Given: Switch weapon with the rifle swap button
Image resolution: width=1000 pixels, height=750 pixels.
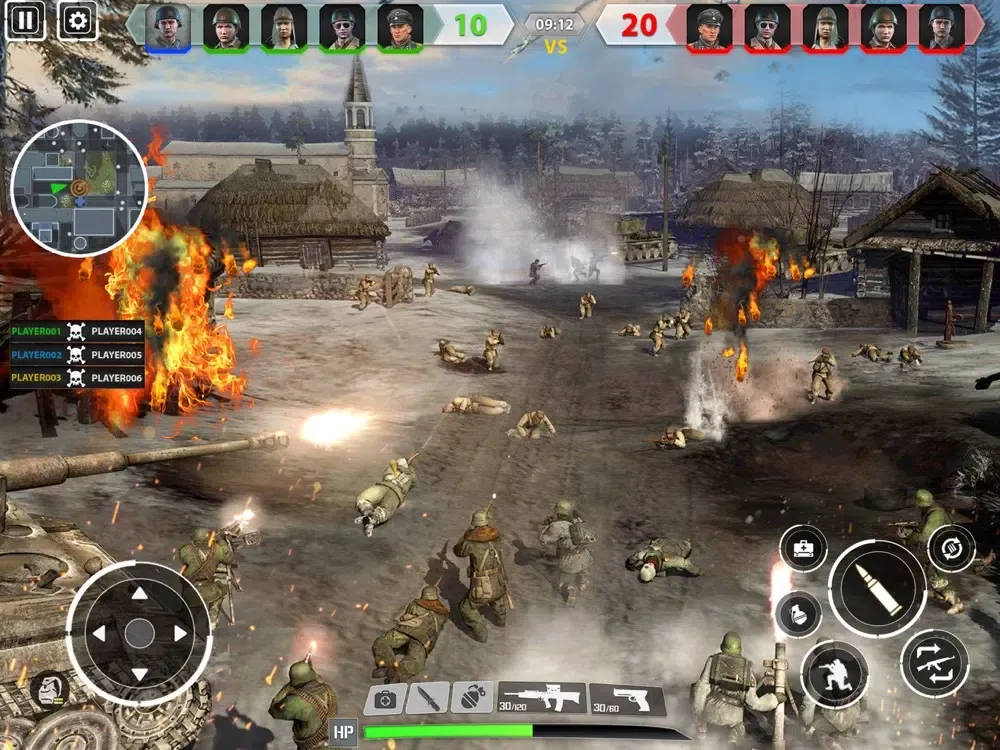Looking at the screenshot, I should coord(934,663).
